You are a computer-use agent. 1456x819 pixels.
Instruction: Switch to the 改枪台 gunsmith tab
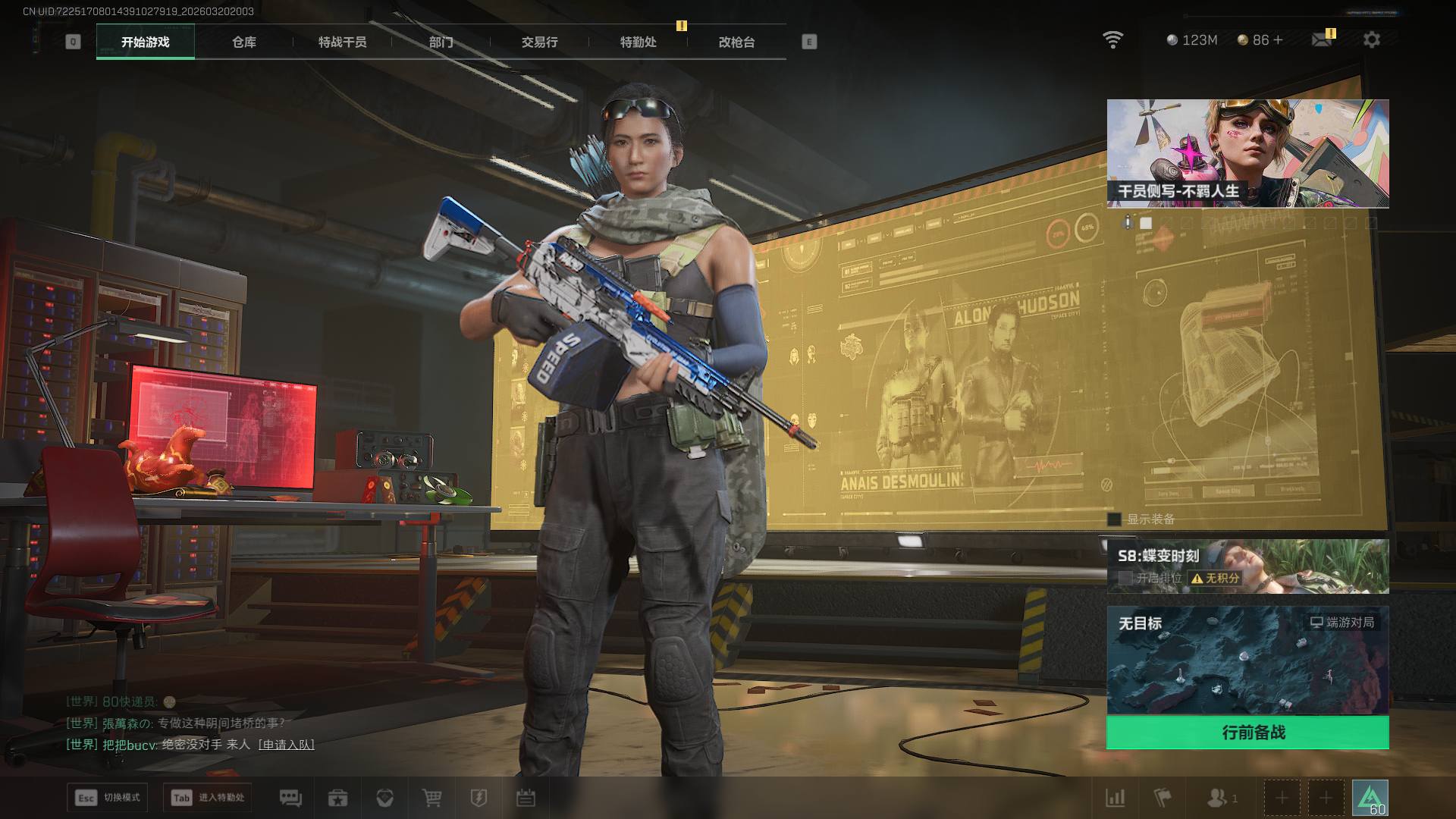pos(736,42)
